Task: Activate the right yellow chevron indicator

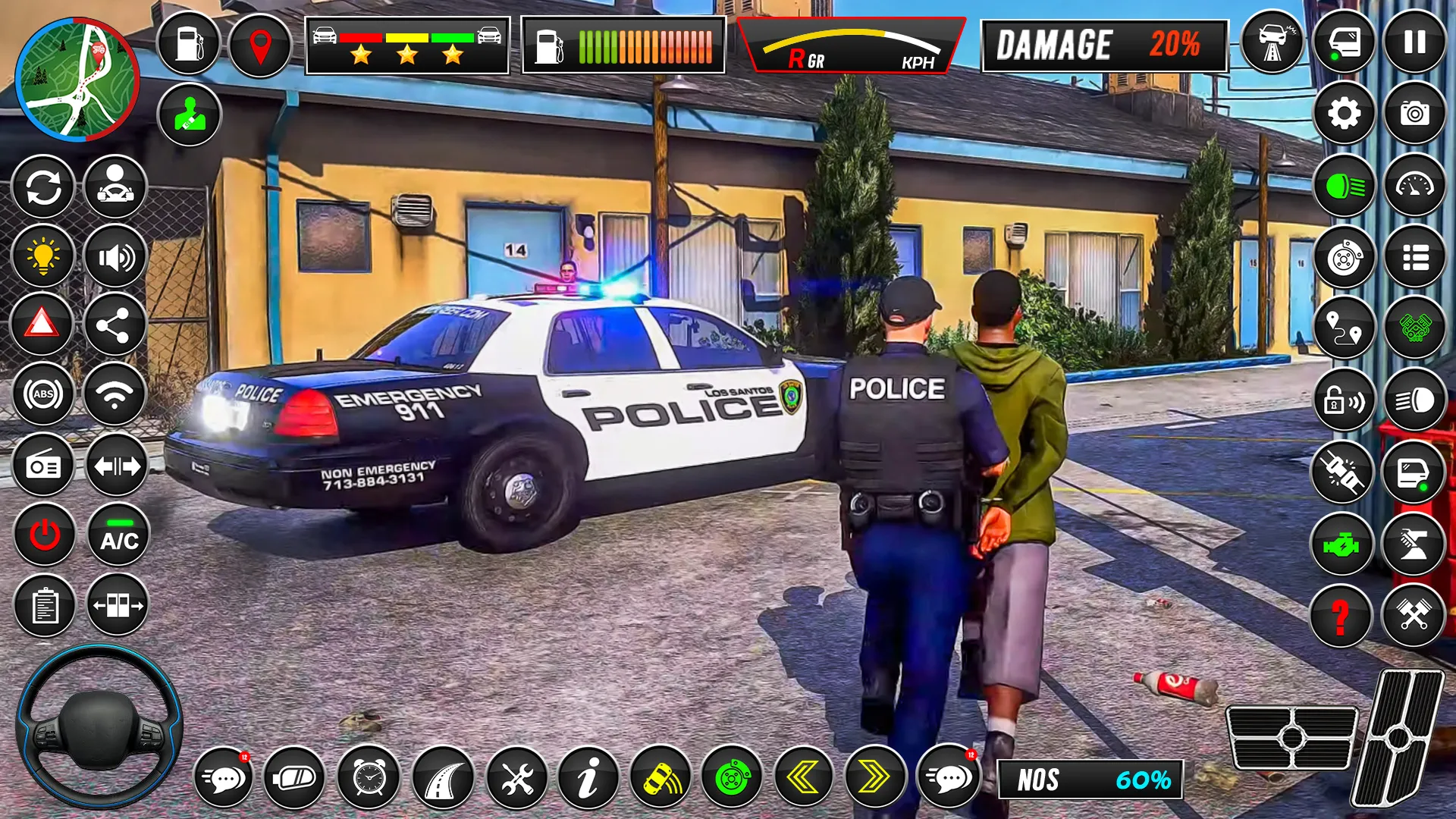Action: (x=874, y=778)
